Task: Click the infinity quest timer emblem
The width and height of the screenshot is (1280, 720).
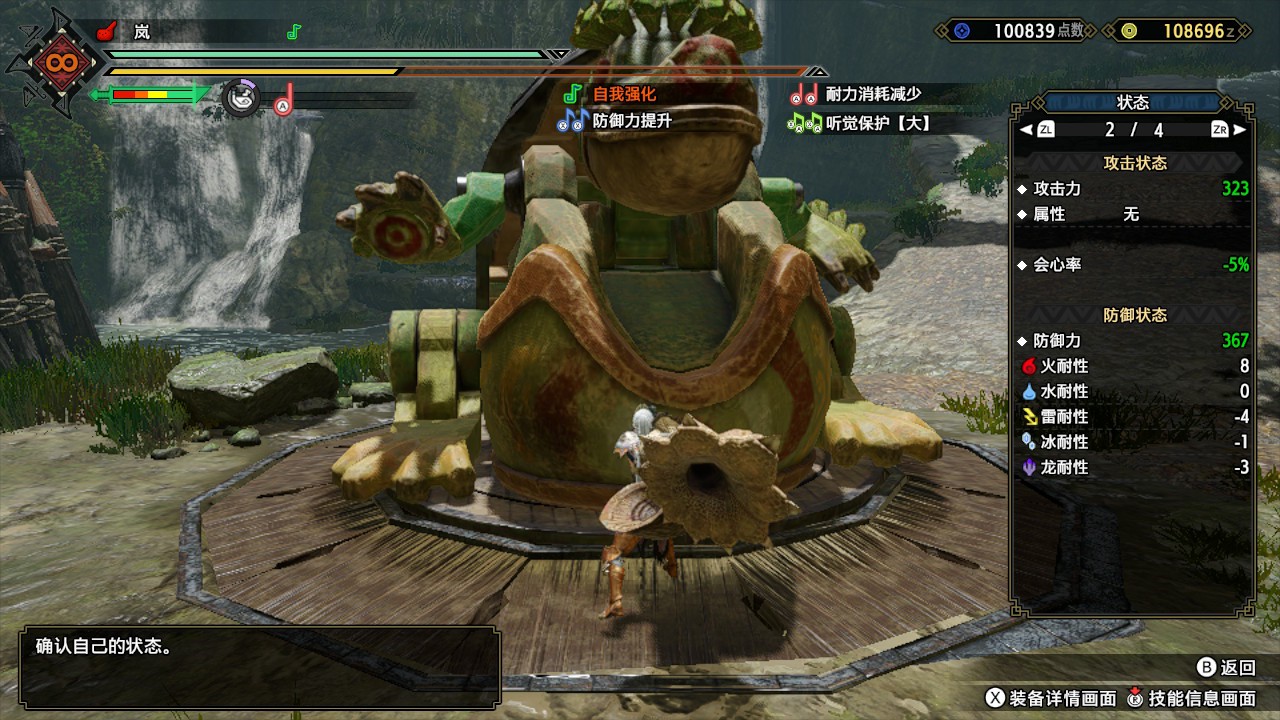Action: (x=54, y=64)
